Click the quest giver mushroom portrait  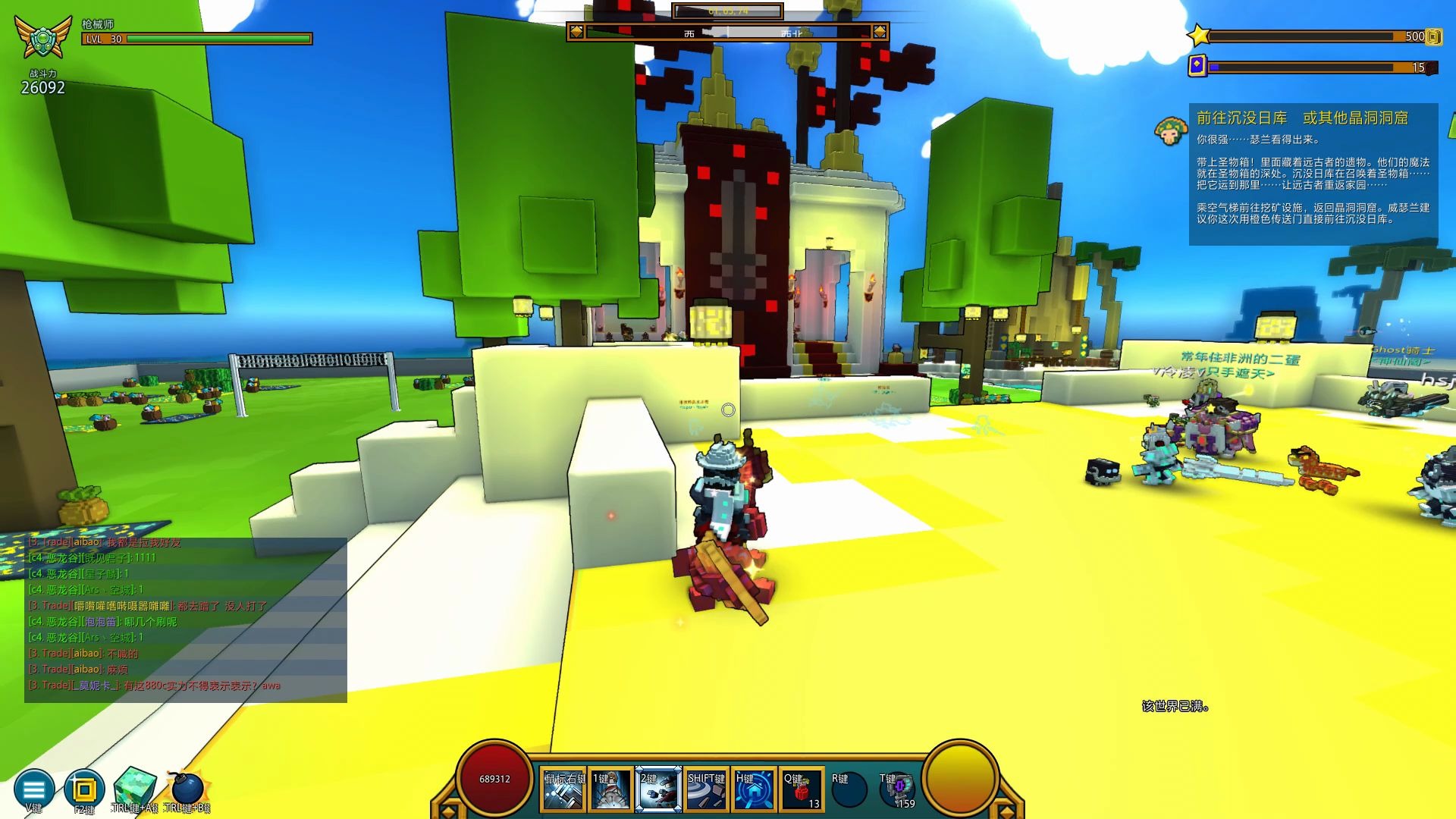pyautogui.click(x=1170, y=131)
